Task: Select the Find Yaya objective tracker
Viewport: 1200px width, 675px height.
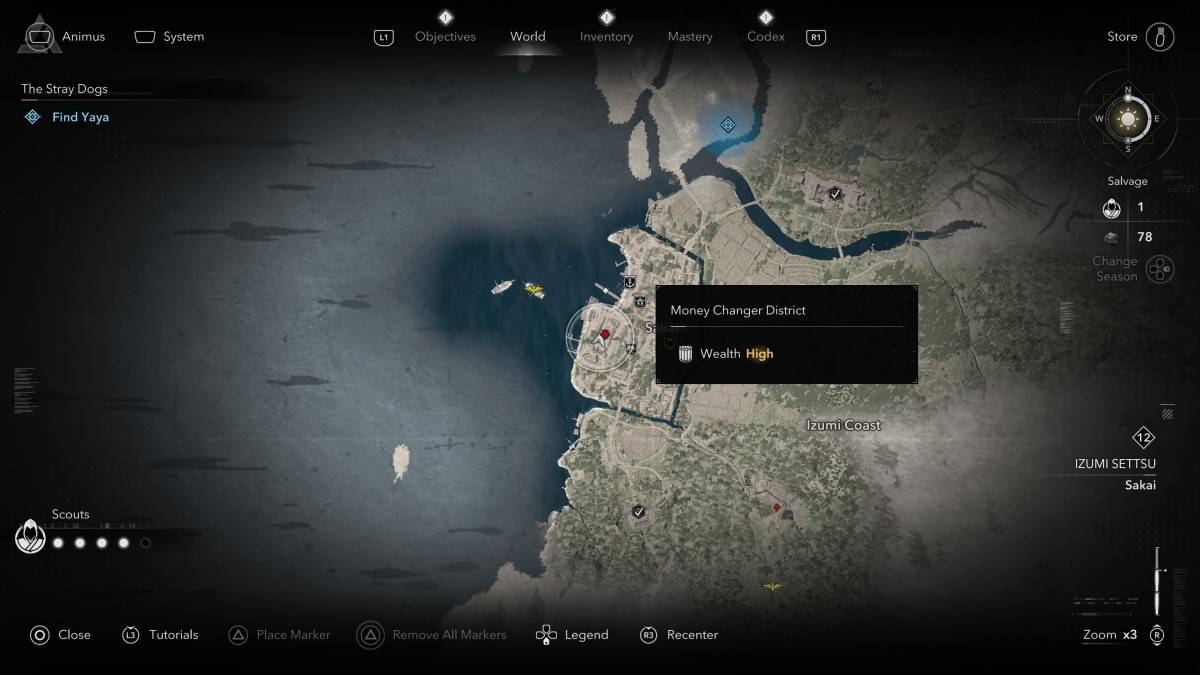Action: [x=80, y=117]
